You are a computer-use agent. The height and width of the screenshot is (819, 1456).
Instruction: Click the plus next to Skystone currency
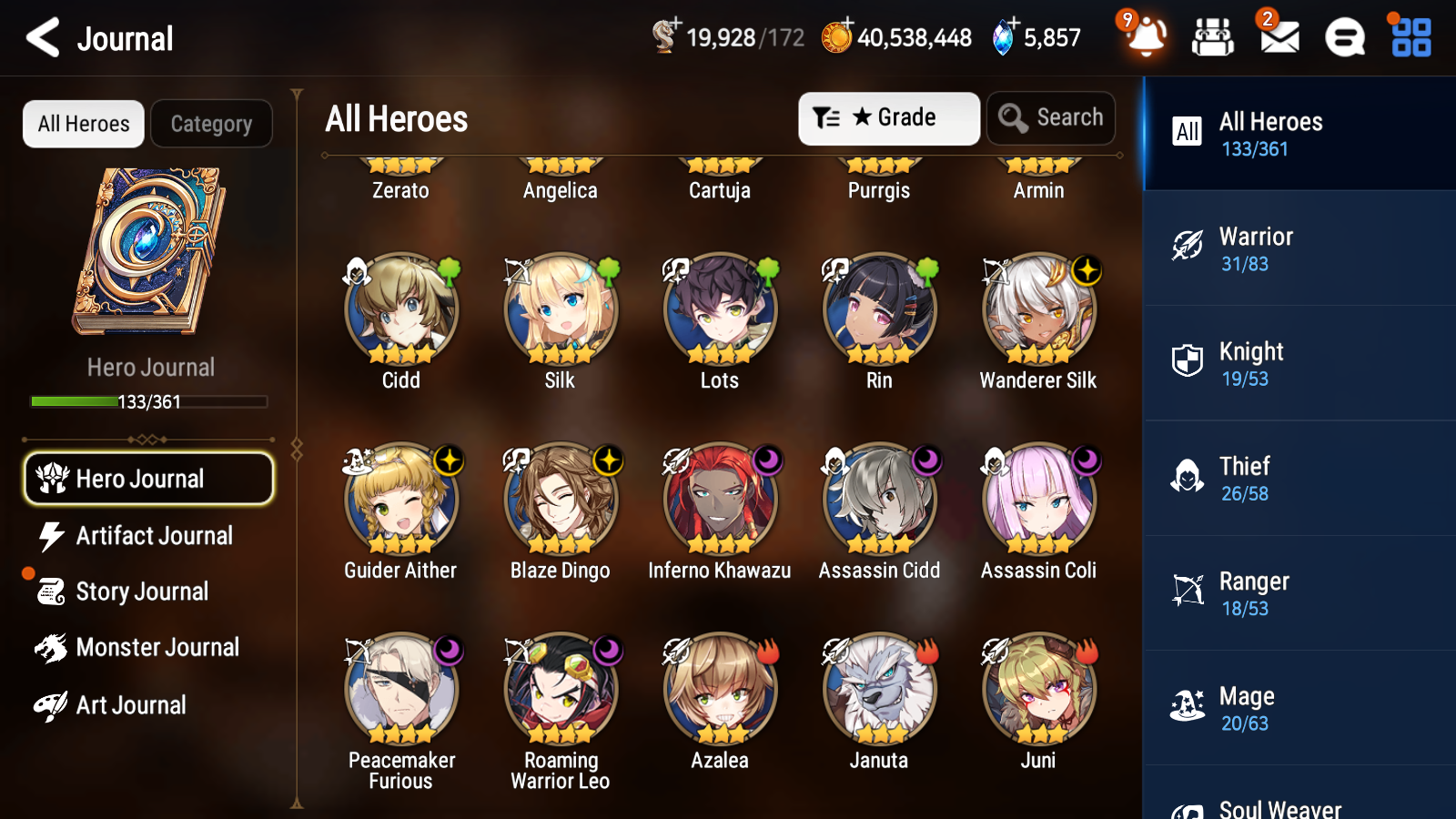1013,23
